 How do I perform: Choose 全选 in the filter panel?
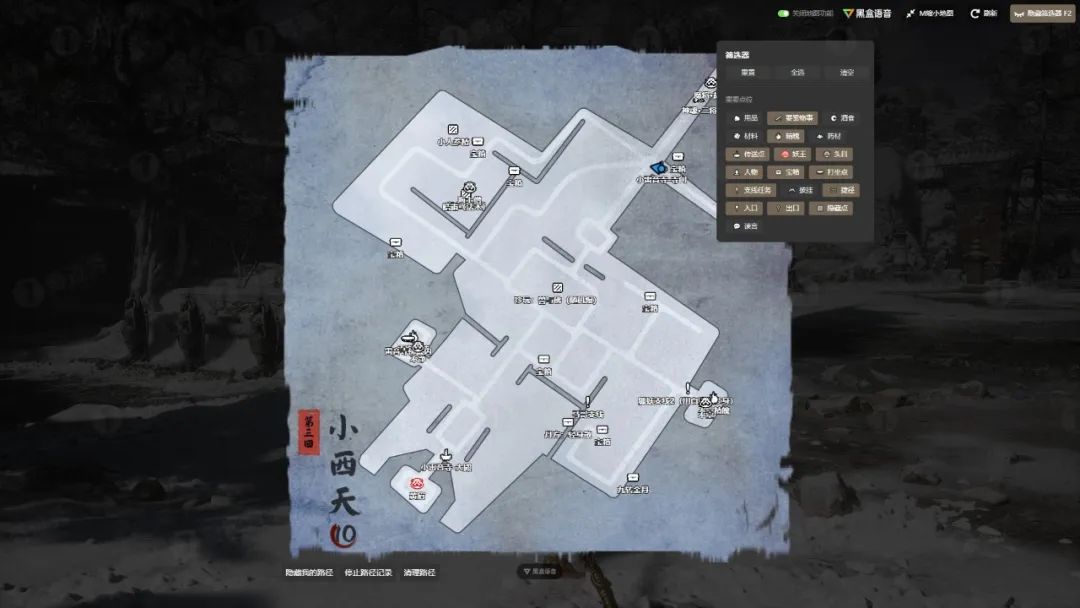tap(797, 72)
